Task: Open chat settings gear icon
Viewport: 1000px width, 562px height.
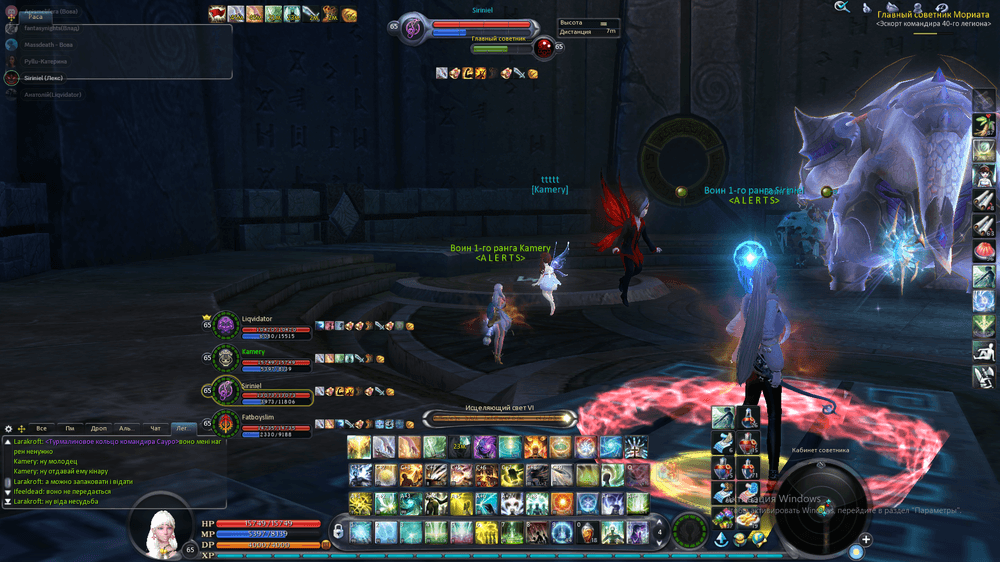Action: [8, 428]
